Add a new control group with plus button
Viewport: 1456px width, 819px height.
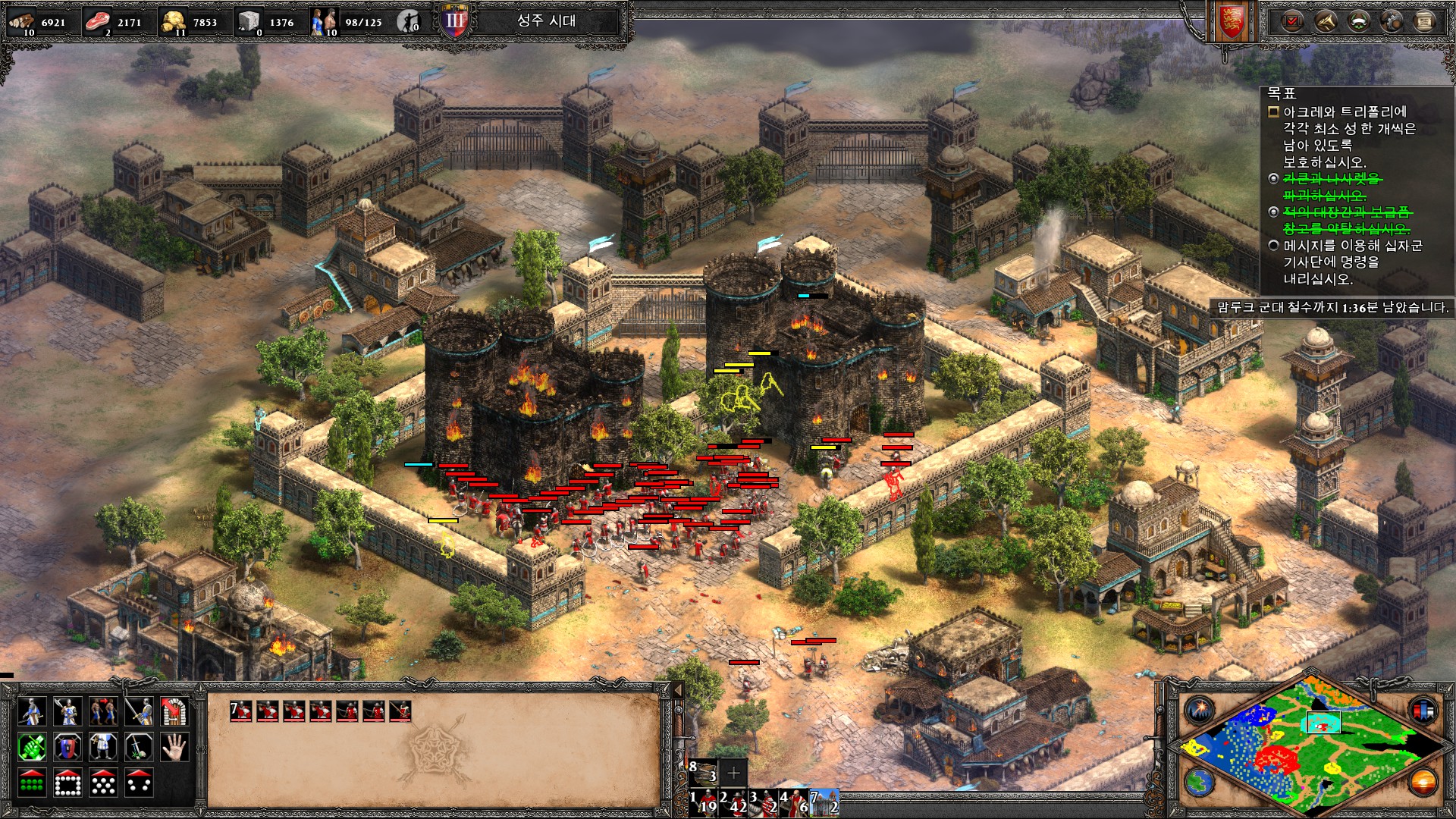[x=733, y=773]
